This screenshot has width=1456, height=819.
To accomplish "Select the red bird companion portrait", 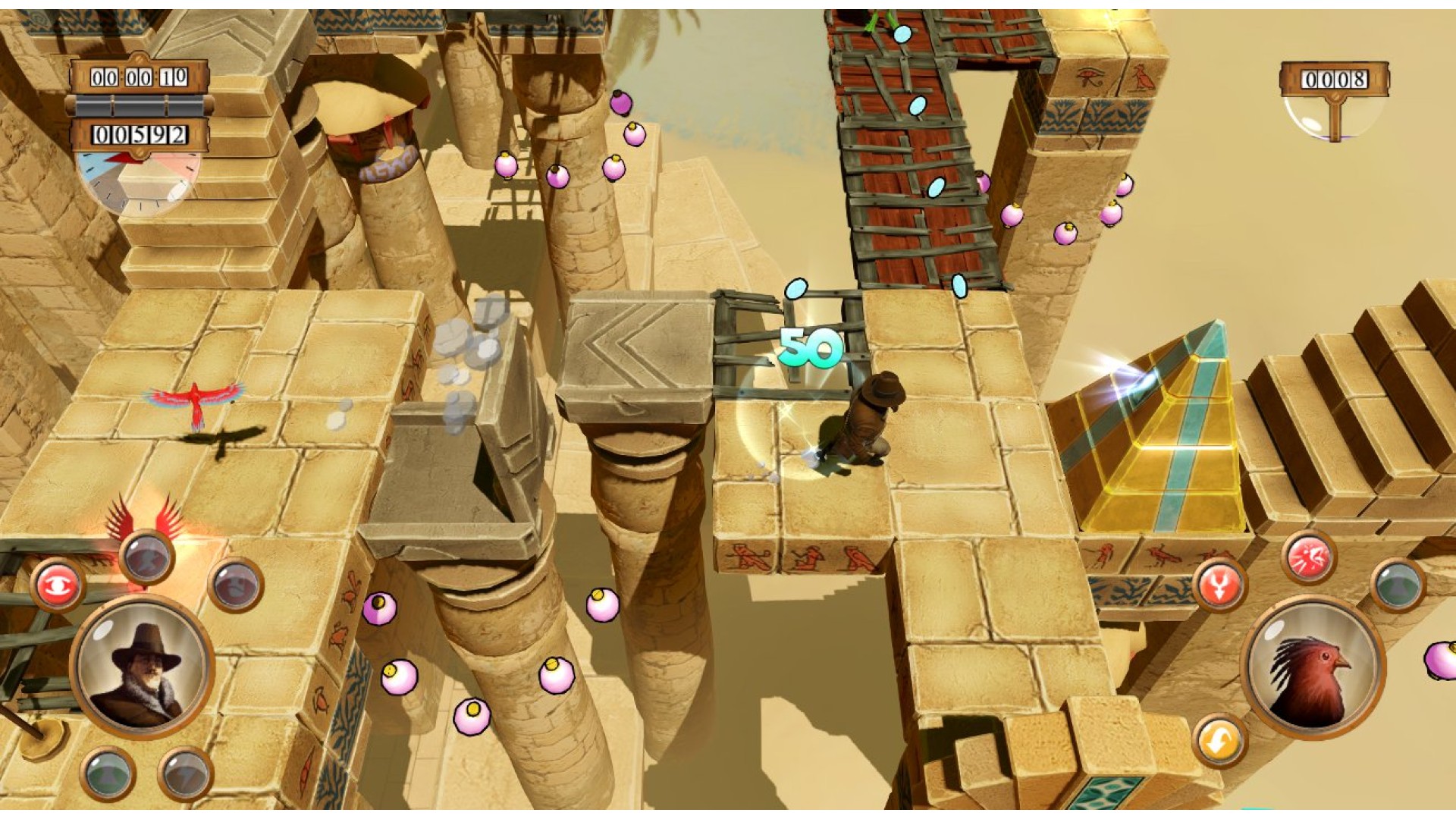I will pyautogui.click(x=1313, y=667).
